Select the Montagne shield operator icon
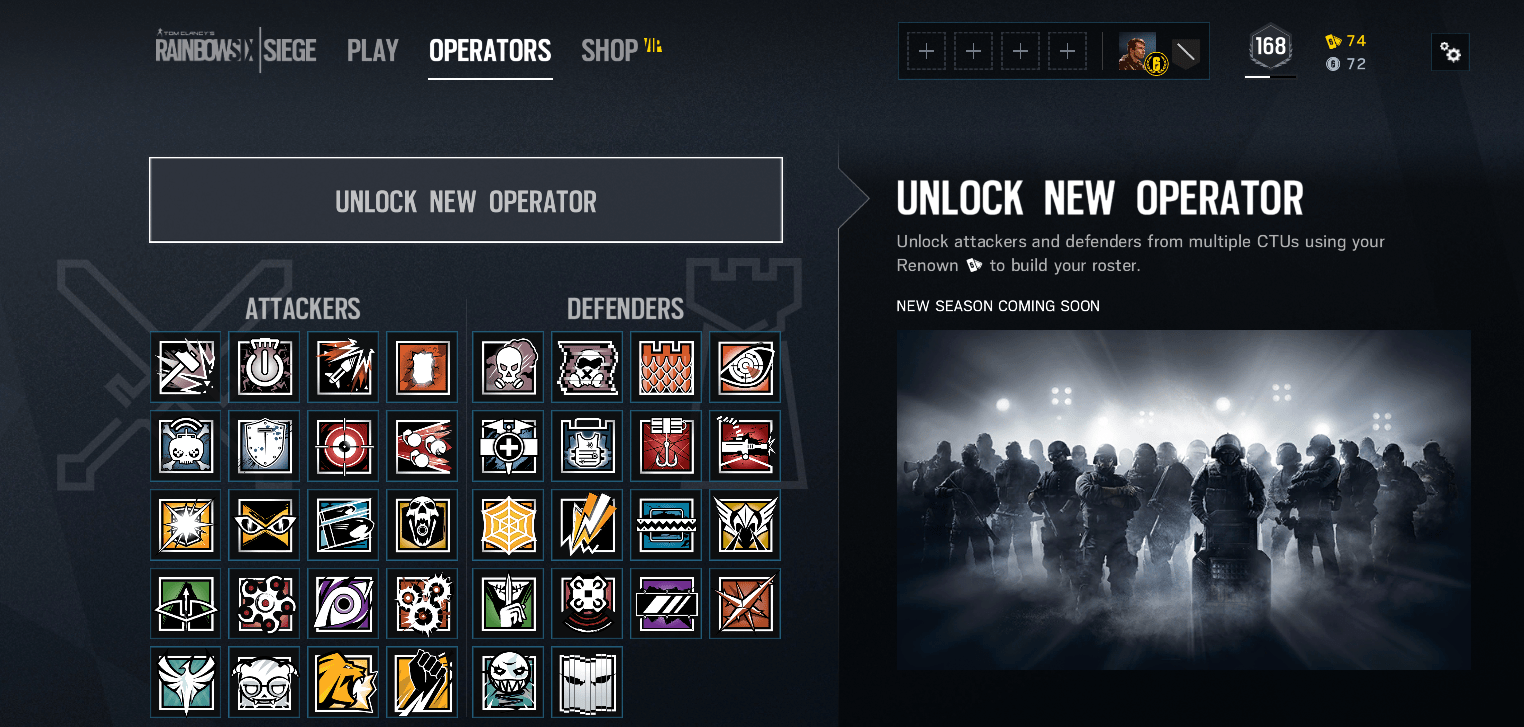1524x727 pixels. (264, 445)
